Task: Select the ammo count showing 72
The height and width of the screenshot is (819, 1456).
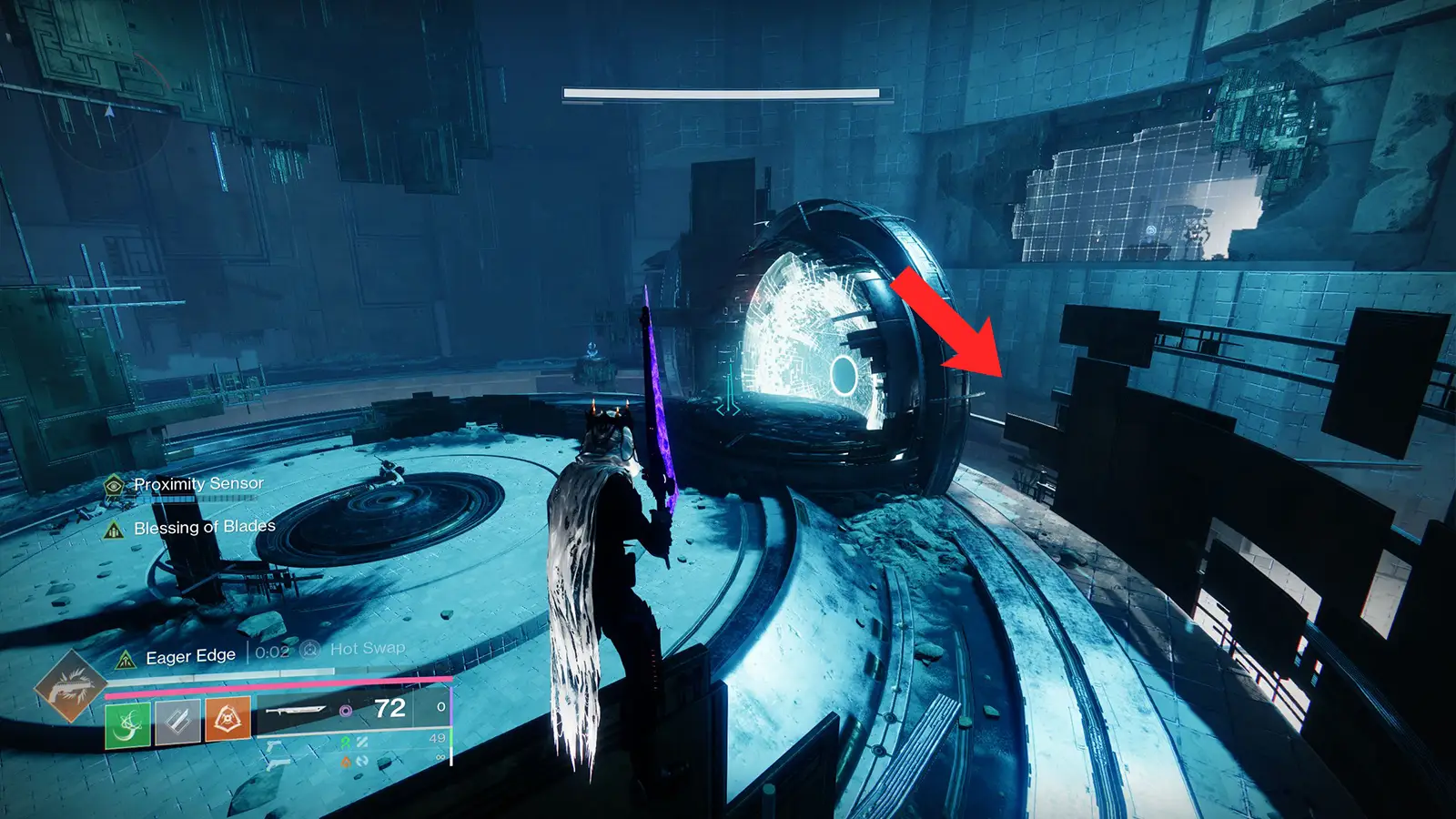Action: point(389,708)
